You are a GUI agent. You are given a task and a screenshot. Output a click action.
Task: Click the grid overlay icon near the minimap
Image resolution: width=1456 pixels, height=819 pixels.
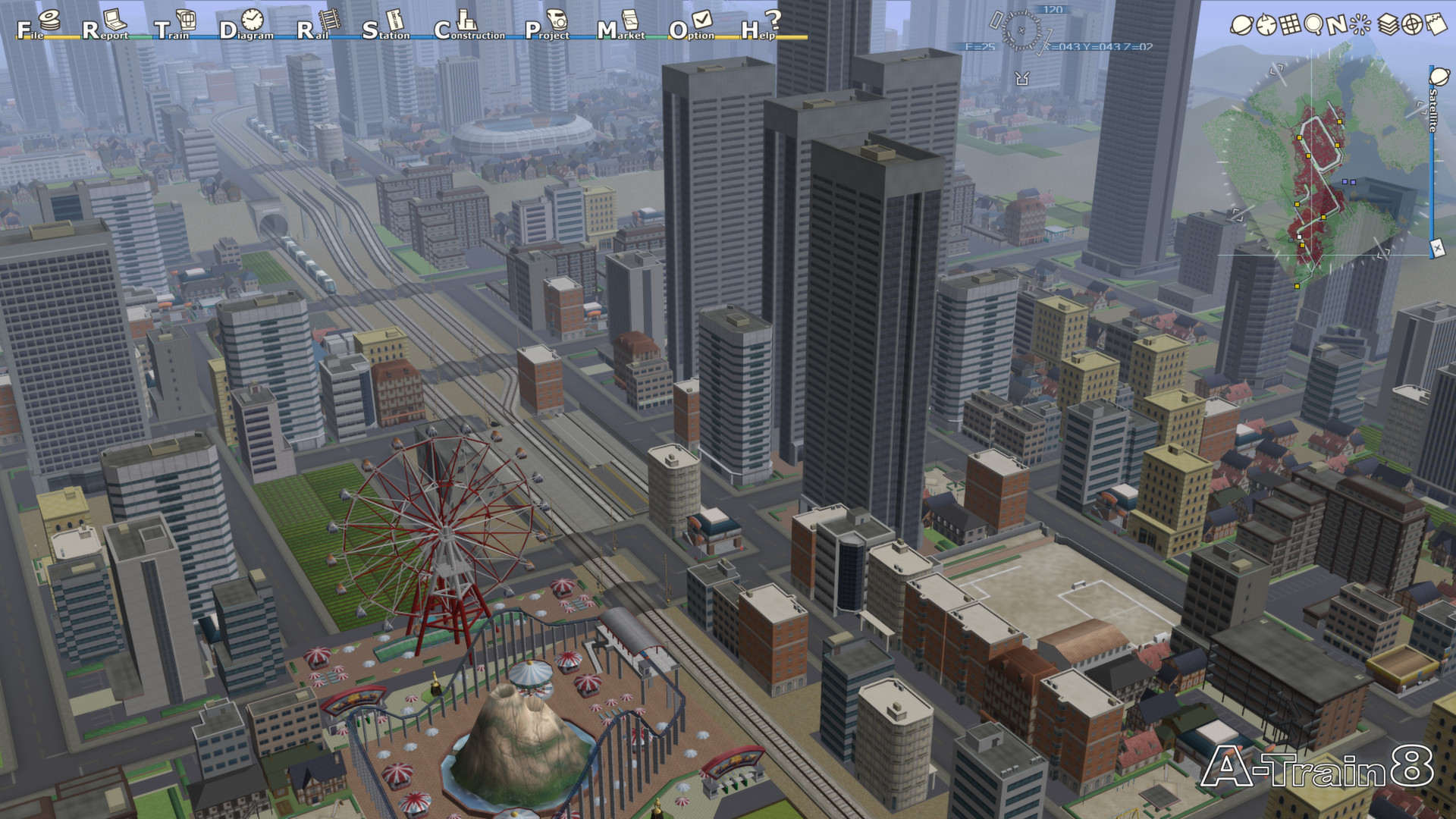pos(1291,24)
